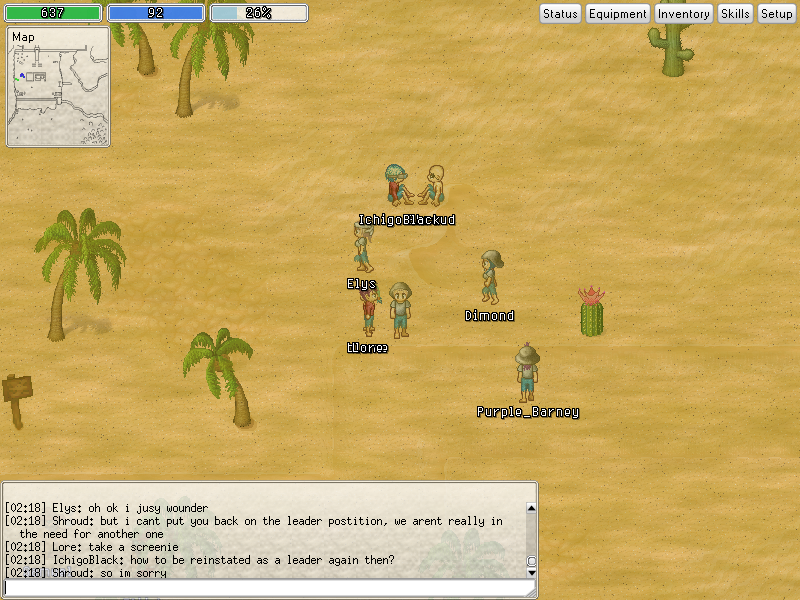
Task: Open the Equipment window
Action: [617, 14]
